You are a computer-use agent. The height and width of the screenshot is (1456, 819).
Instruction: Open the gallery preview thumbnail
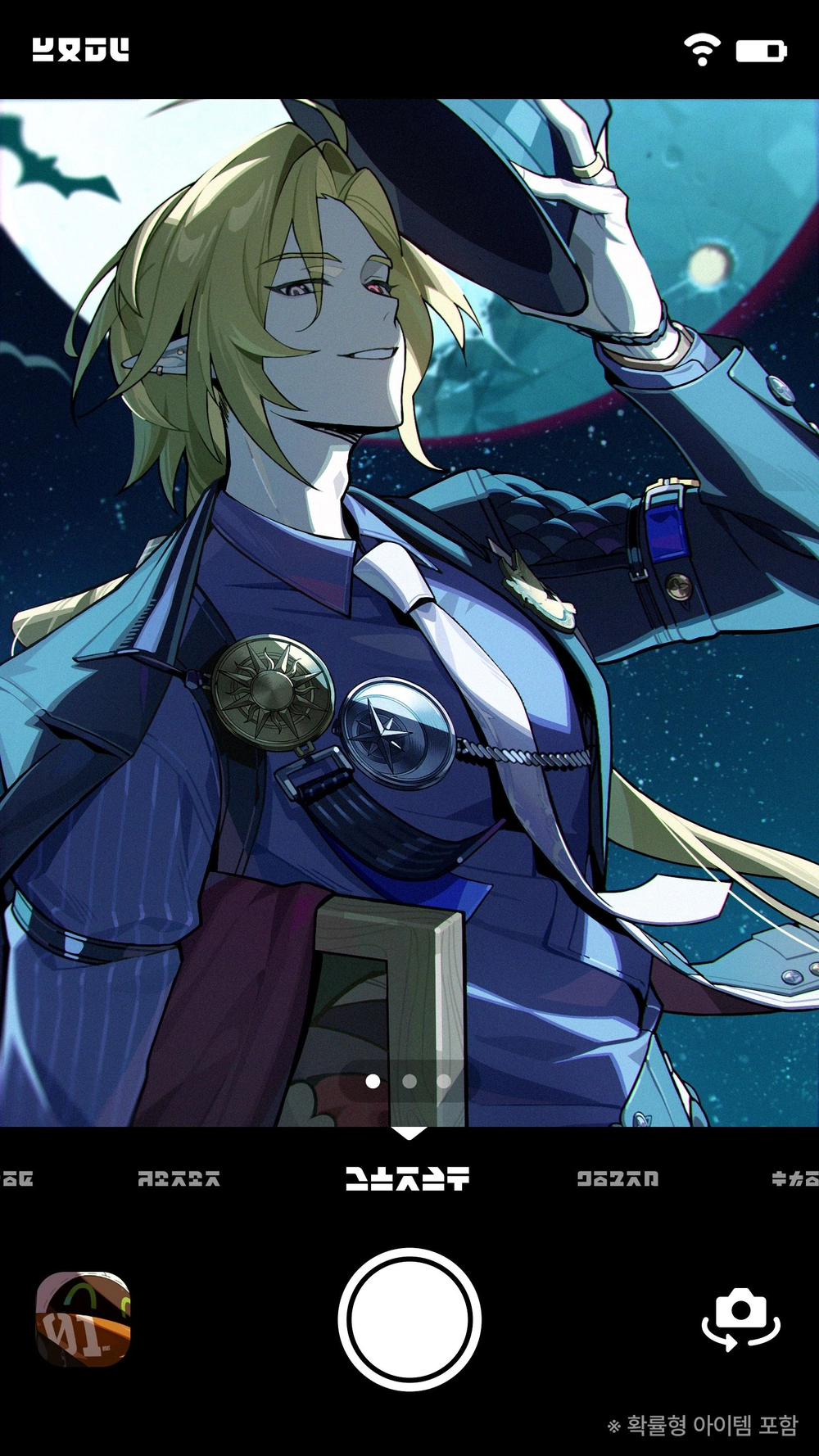[84, 1319]
